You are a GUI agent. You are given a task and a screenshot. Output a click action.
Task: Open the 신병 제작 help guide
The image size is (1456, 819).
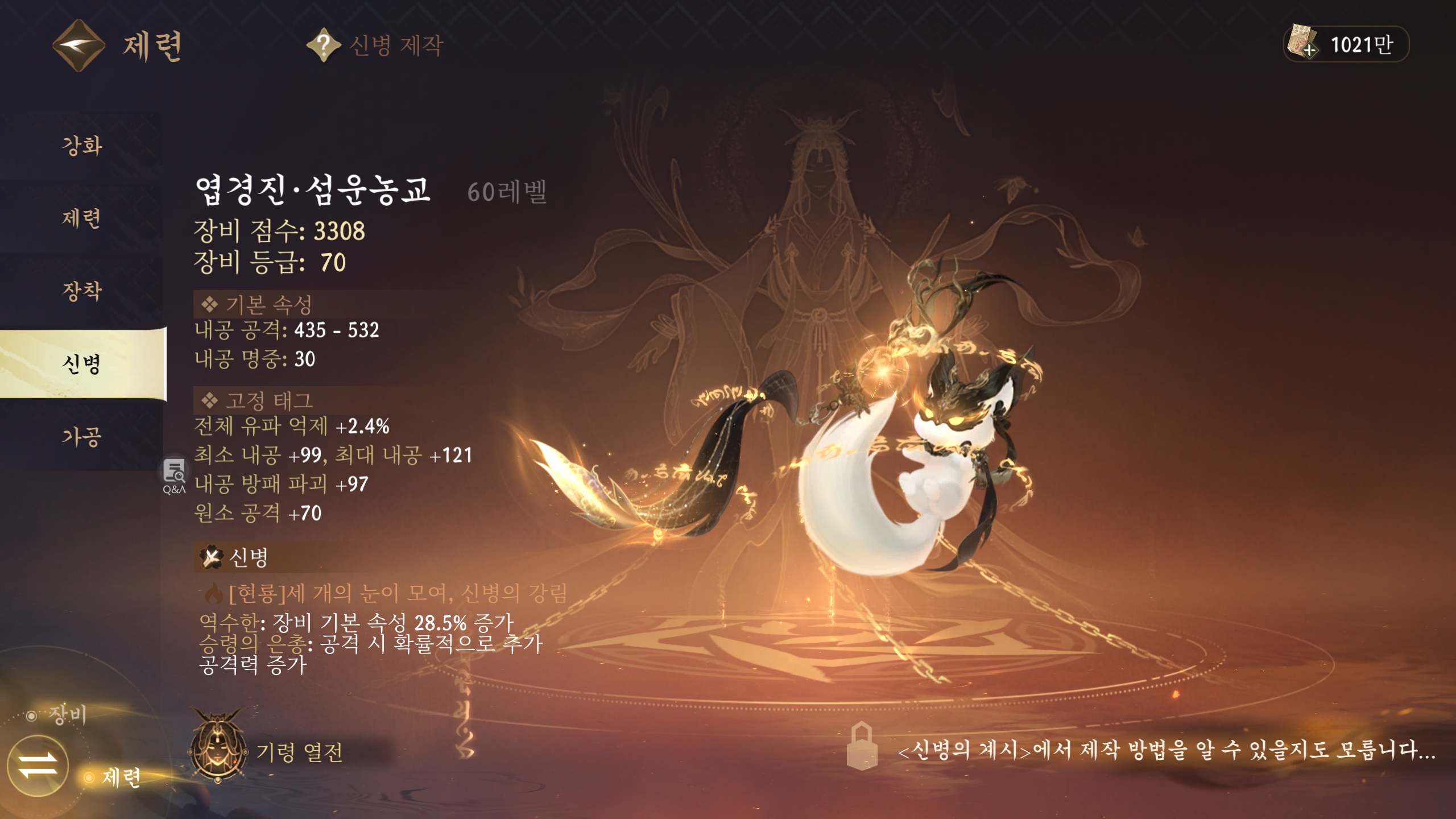[323, 45]
